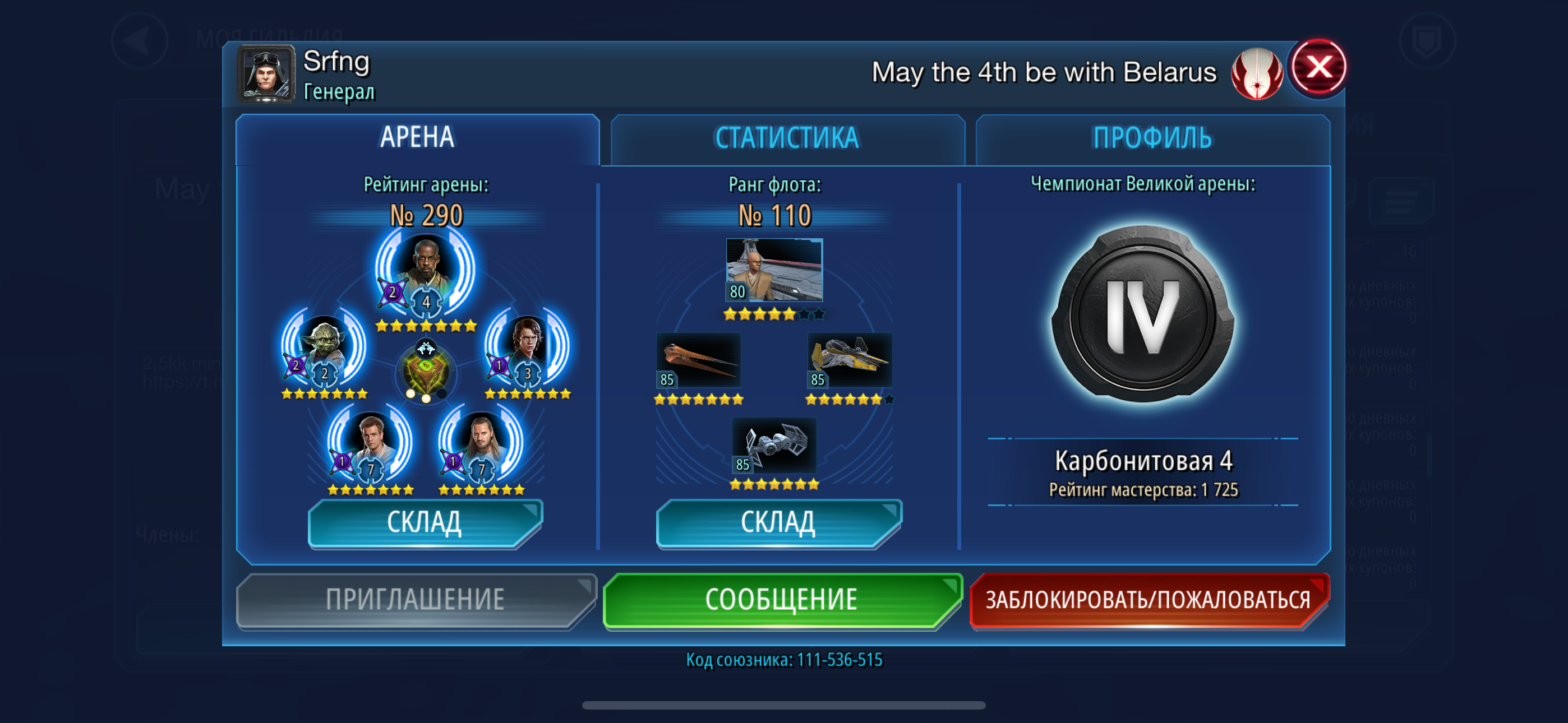The image size is (1568, 723).
Task: Click the red-white guild emblem
Action: [1256, 73]
